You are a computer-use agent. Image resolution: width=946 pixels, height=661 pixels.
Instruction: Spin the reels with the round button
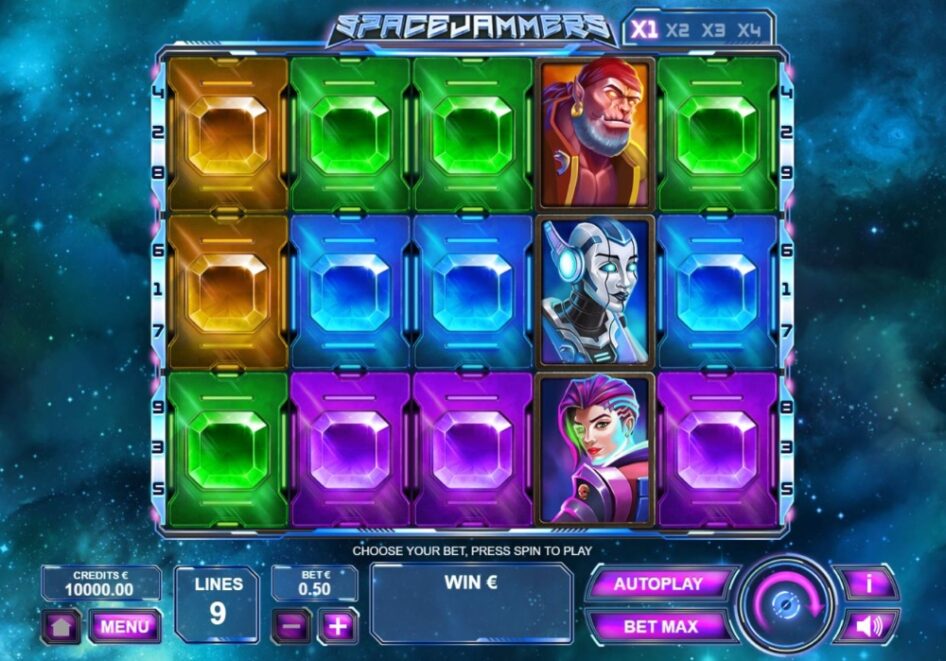pyautogui.click(x=787, y=604)
